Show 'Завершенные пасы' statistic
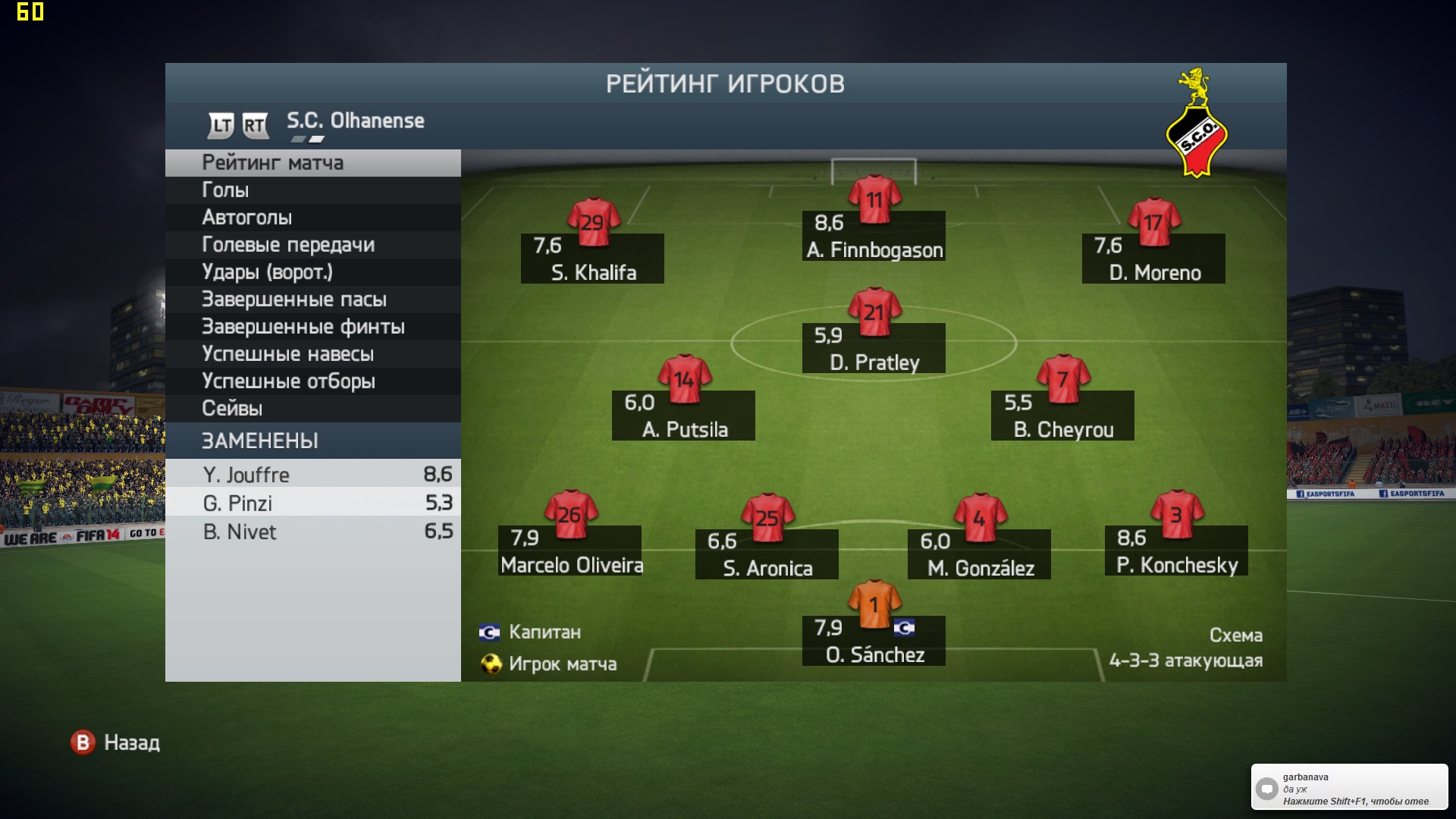 [x=312, y=300]
